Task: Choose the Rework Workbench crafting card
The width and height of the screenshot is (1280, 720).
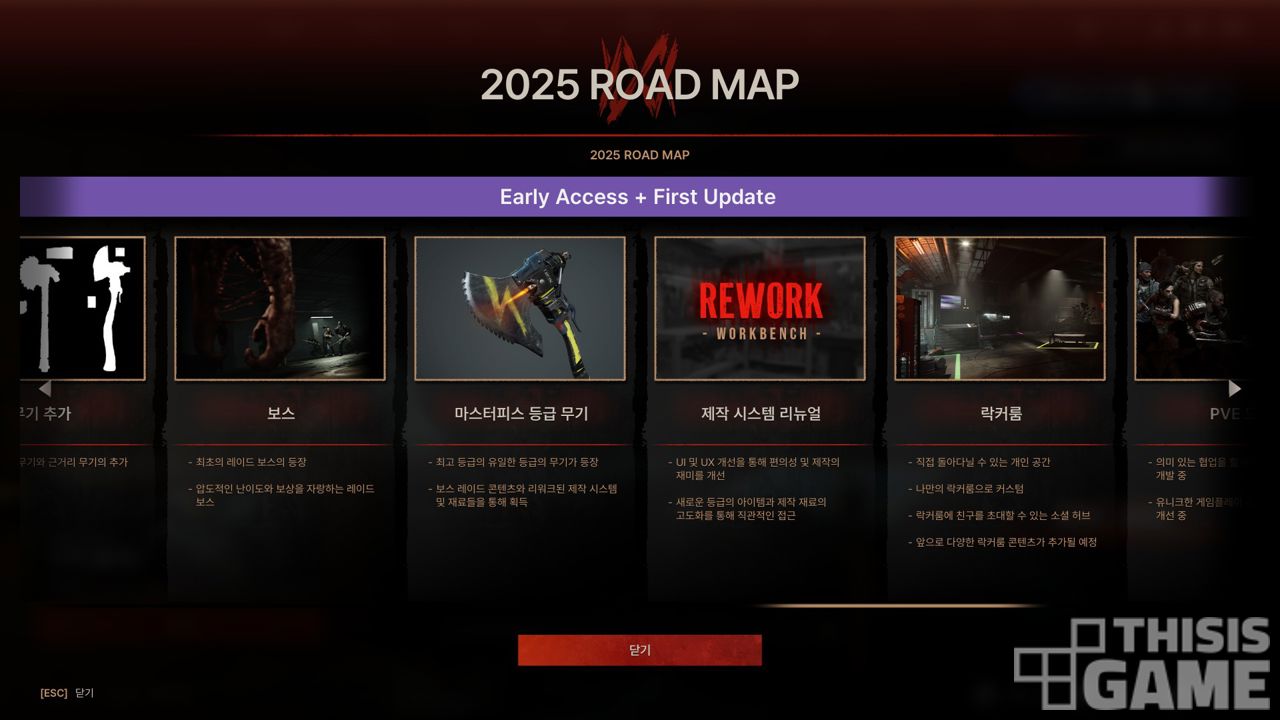Action: pos(760,308)
